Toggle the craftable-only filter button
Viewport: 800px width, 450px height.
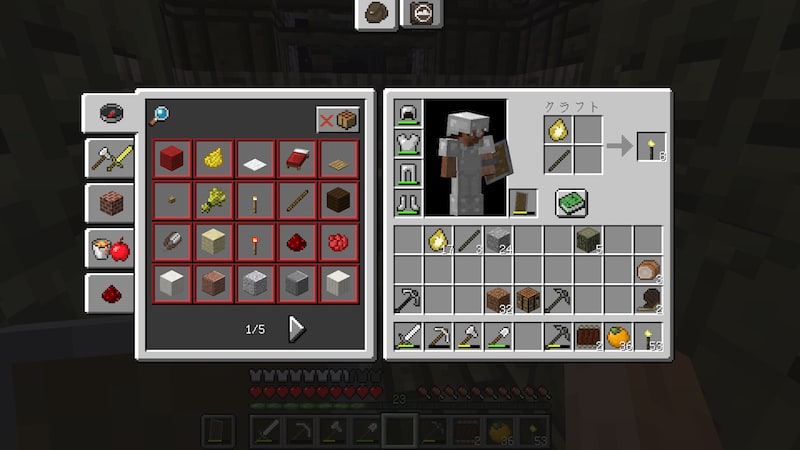pos(337,119)
